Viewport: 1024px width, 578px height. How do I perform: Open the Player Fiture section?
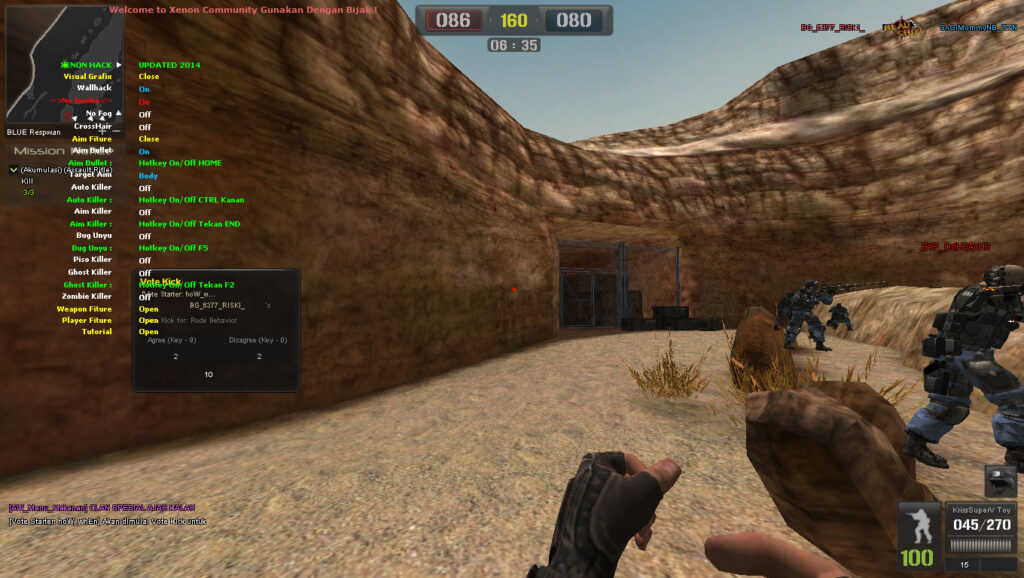pyautogui.click(x=86, y=320)
